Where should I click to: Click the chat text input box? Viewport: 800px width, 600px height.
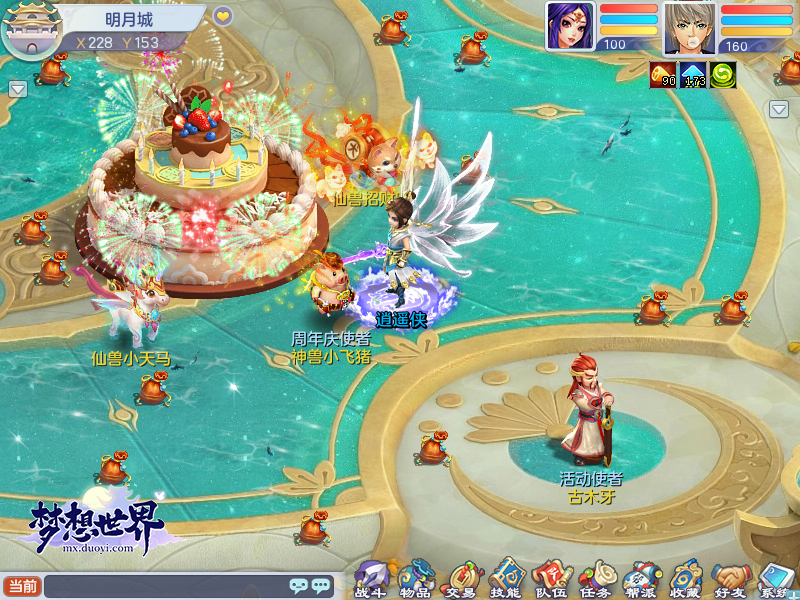[x=165, y=587]
